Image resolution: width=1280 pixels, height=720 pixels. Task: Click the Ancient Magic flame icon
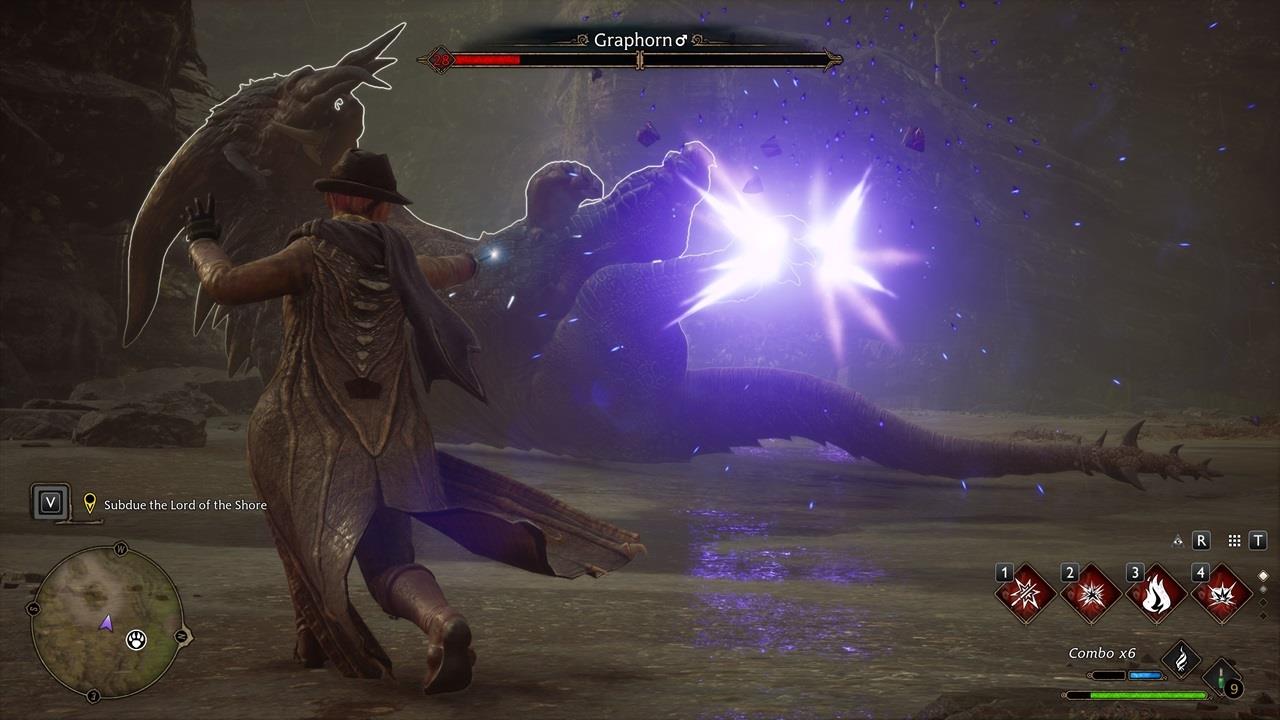(x=1182, y=660)
